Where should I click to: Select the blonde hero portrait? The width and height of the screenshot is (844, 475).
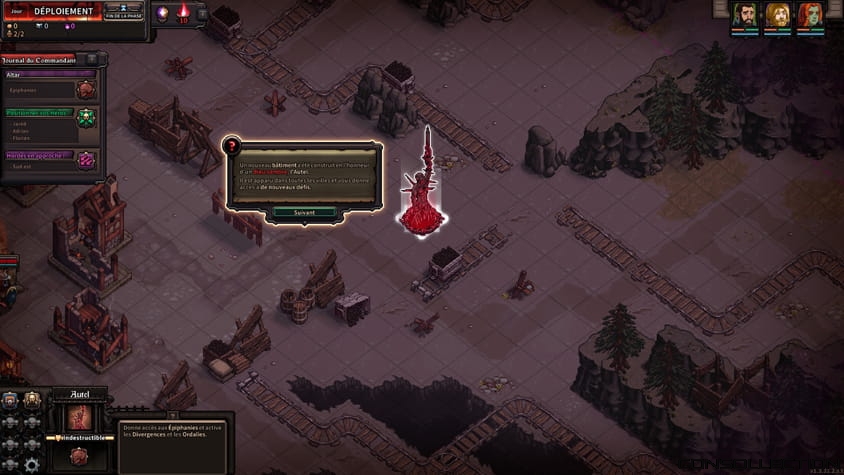pos(777,15)
